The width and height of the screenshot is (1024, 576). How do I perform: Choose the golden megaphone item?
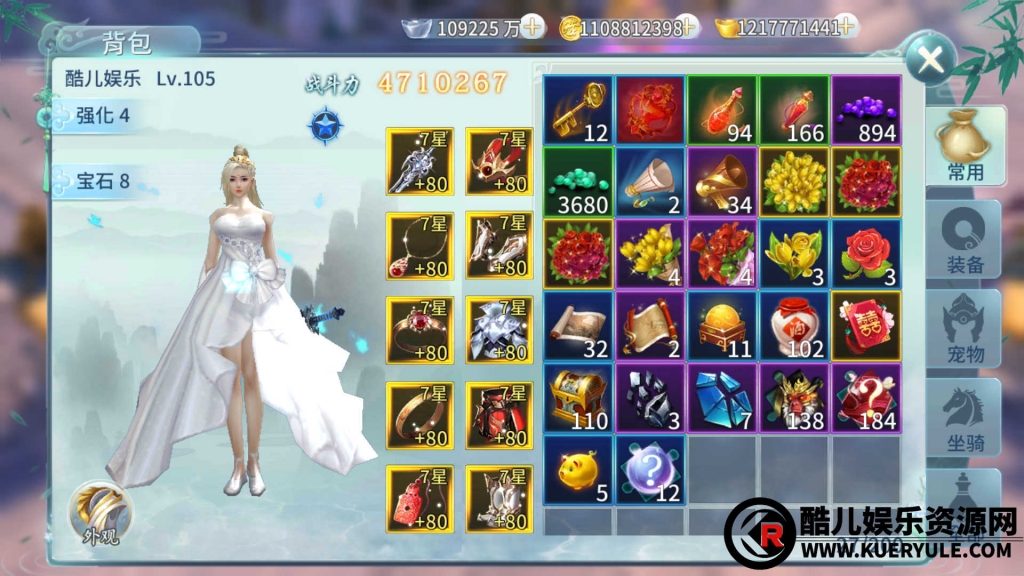pyautogui.click(x=722, y=181)
